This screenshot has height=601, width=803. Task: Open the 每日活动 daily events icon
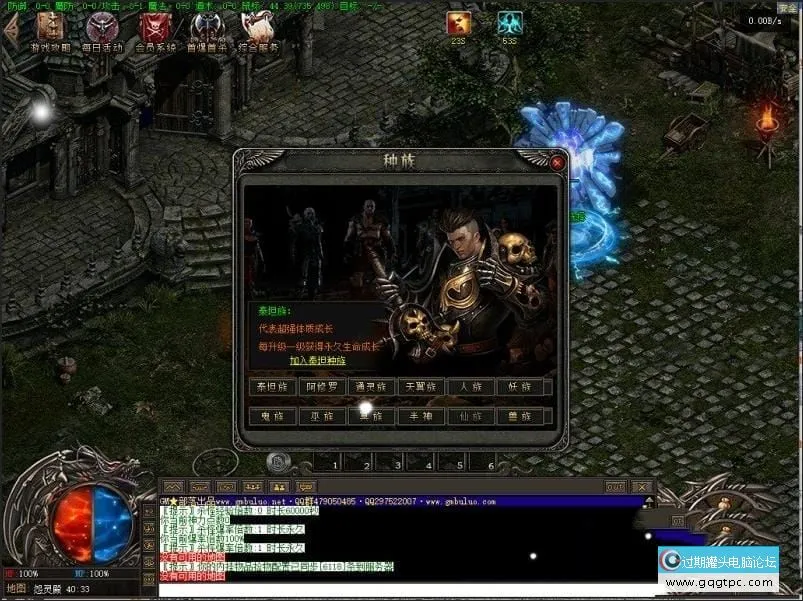pos(103,30)
